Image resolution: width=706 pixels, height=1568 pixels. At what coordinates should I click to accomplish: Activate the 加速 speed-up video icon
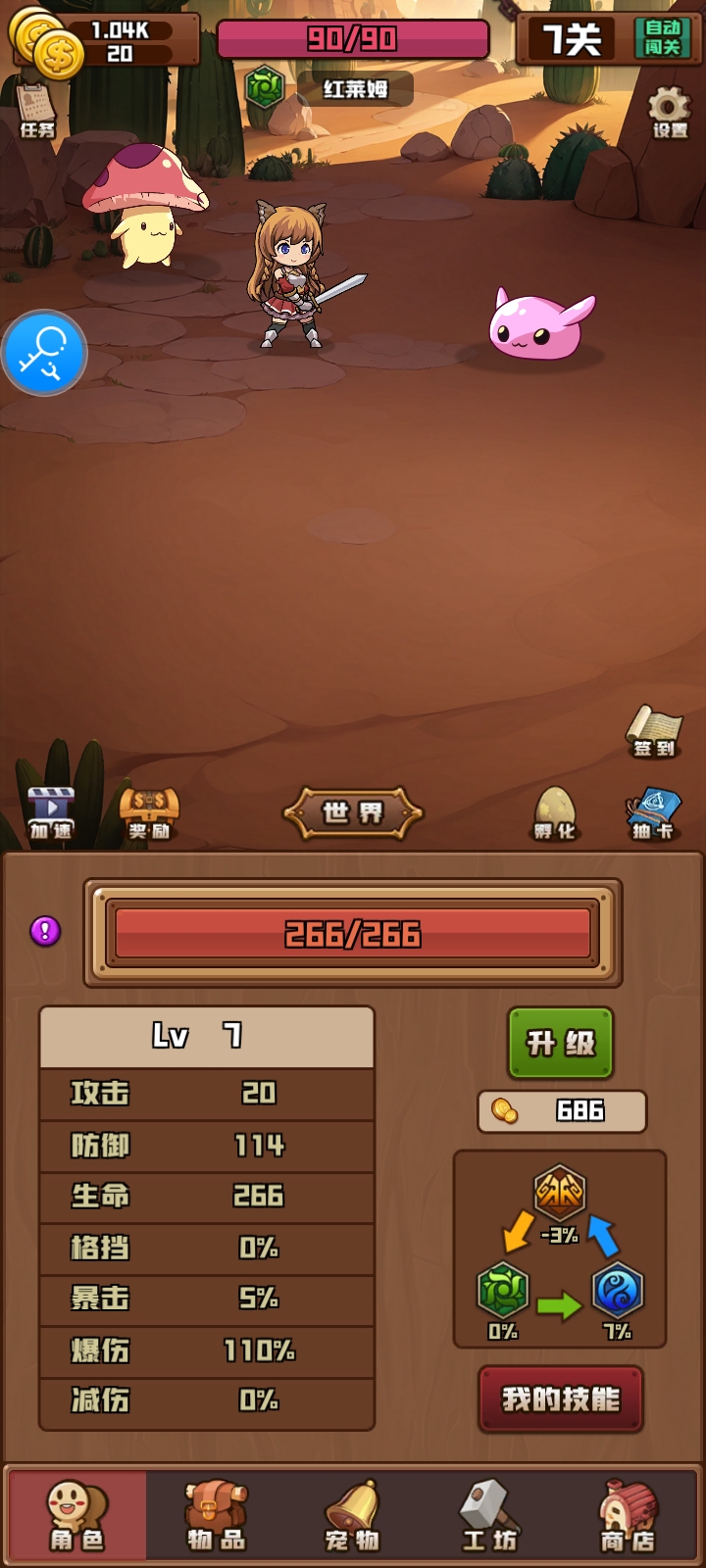pyautogui.click(x=51, y=813)
